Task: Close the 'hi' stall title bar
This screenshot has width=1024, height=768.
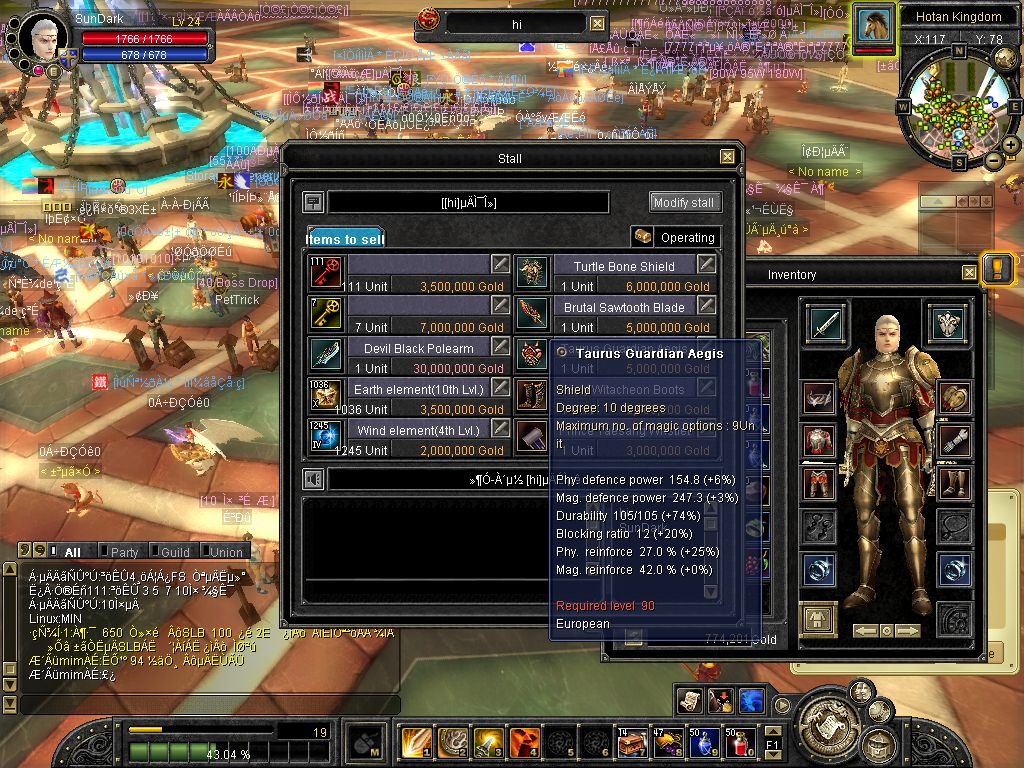Action: tap(597, 23)
